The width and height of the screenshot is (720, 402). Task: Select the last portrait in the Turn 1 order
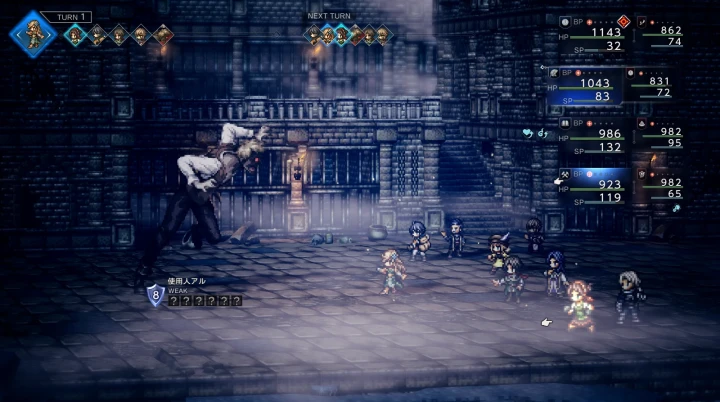[163, 36]
